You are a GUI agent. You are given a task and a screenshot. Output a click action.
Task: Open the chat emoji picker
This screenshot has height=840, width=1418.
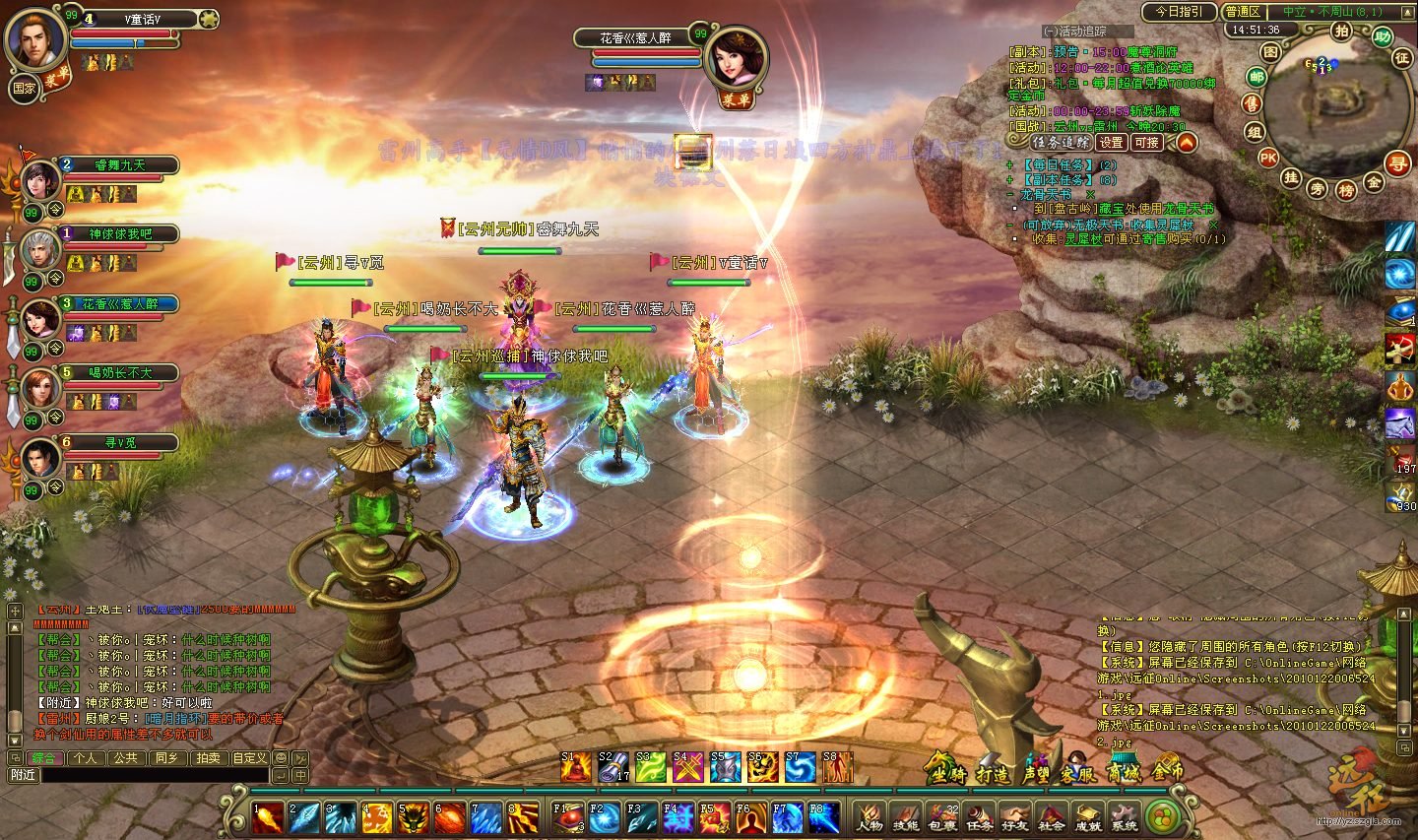tap(281, 758)
